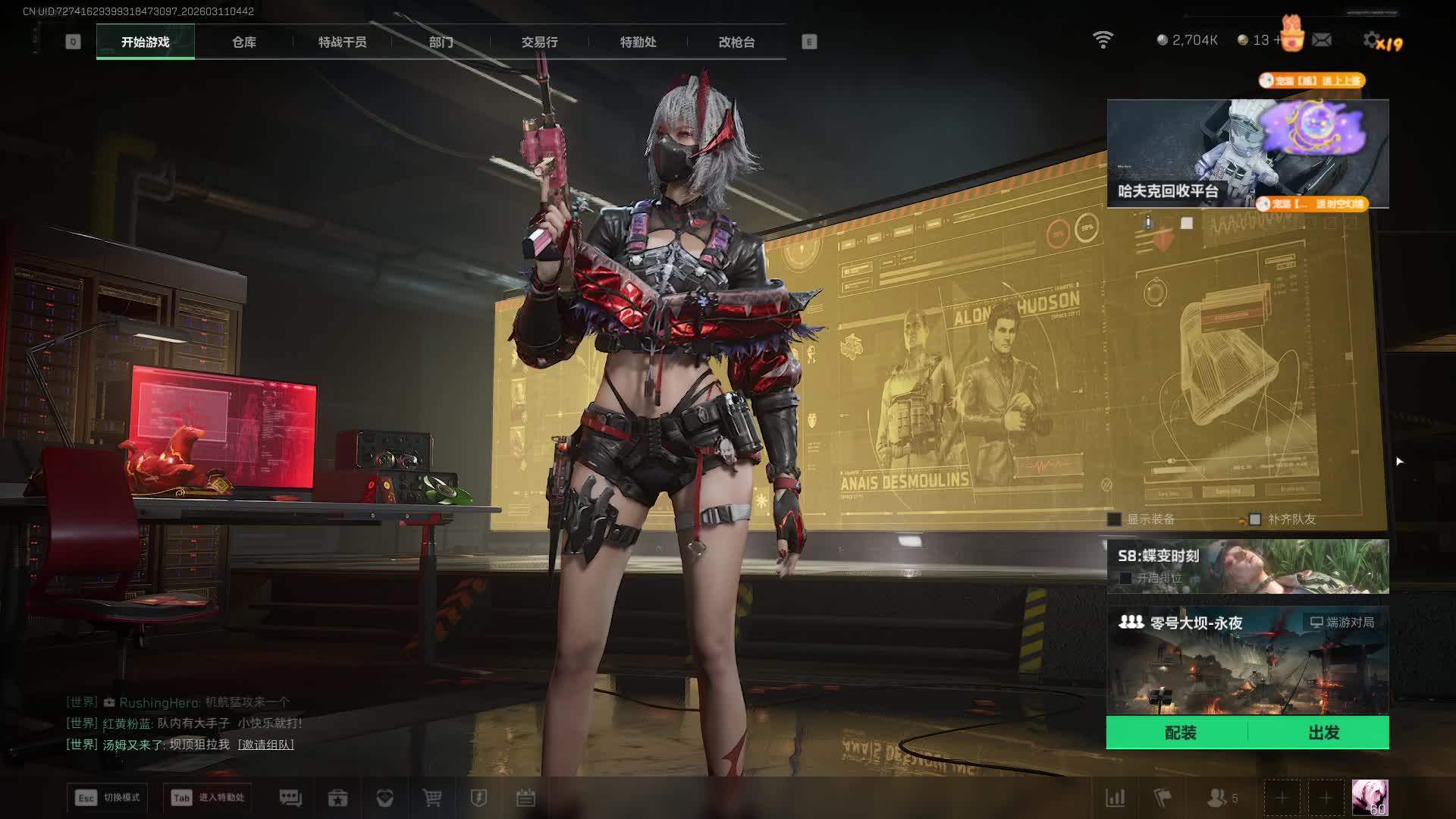Toggle the 显示装备 show equipment checkbox

pos(1115,519)
